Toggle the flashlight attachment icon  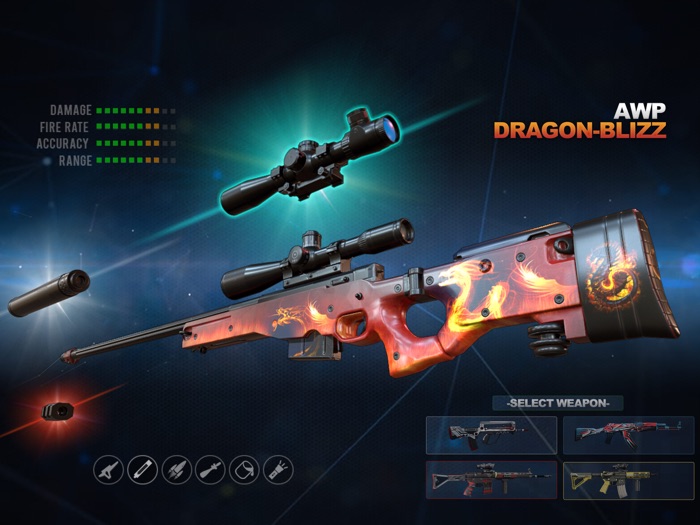pyautogui.click(x=278, y=469)
